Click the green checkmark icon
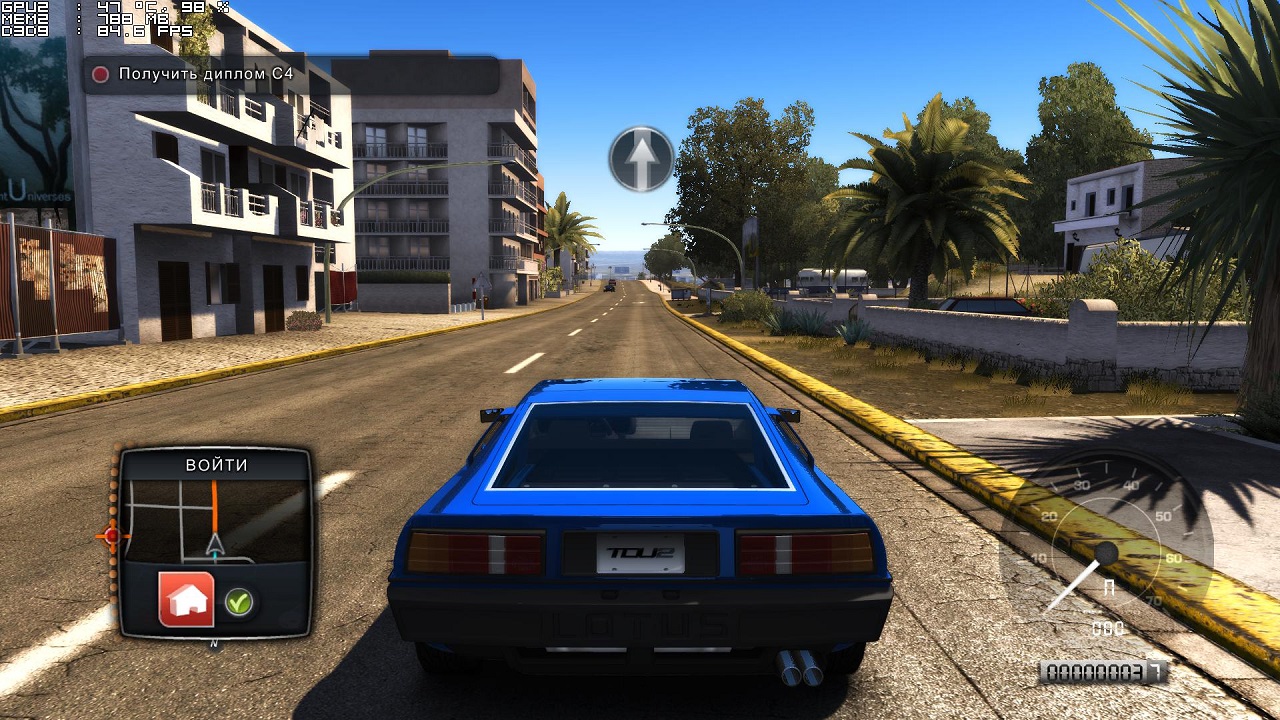Screen dimensions: 1280x720 coord(238,601)
